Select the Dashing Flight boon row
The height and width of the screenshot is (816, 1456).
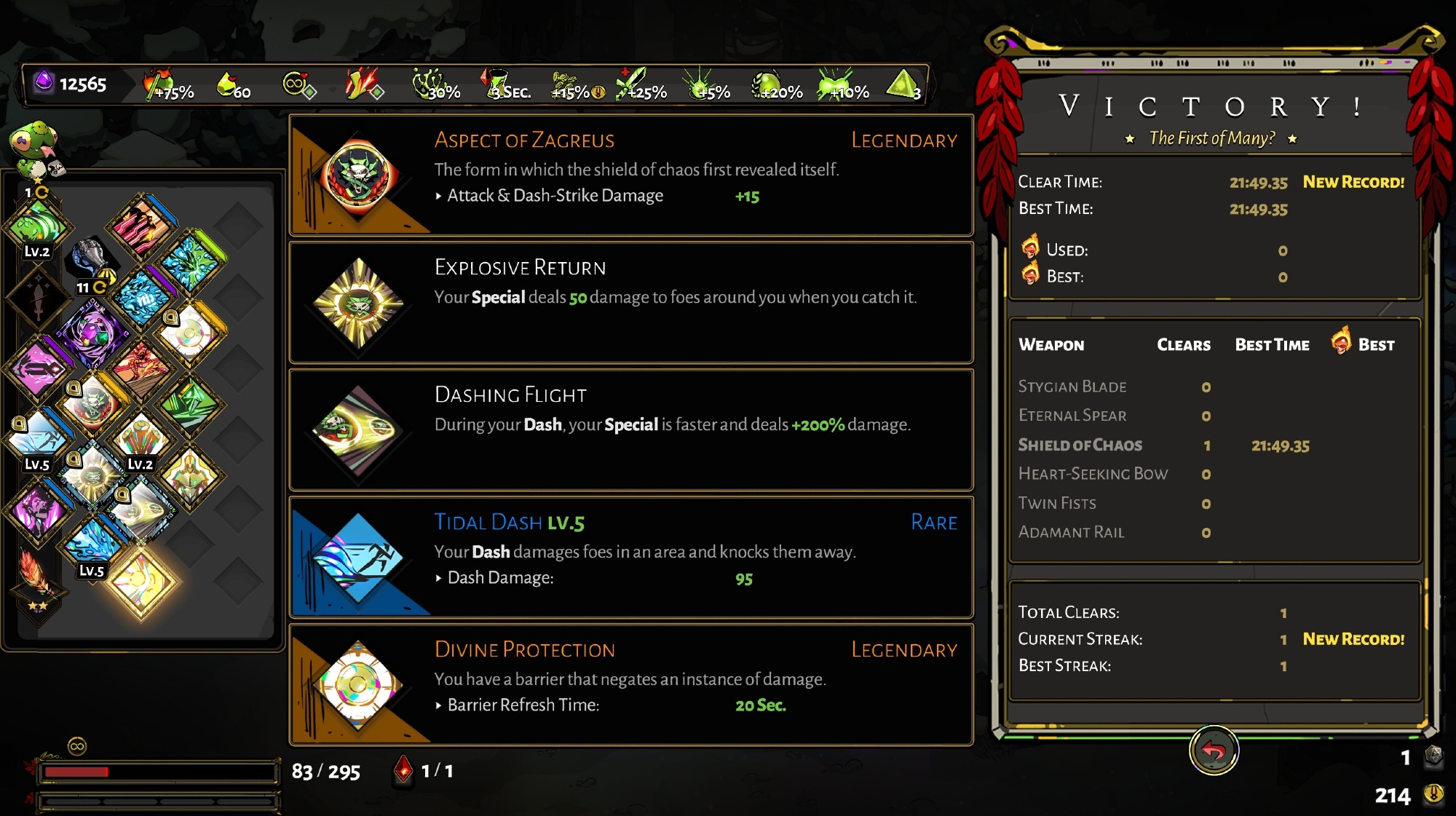(x=631, y=429)
